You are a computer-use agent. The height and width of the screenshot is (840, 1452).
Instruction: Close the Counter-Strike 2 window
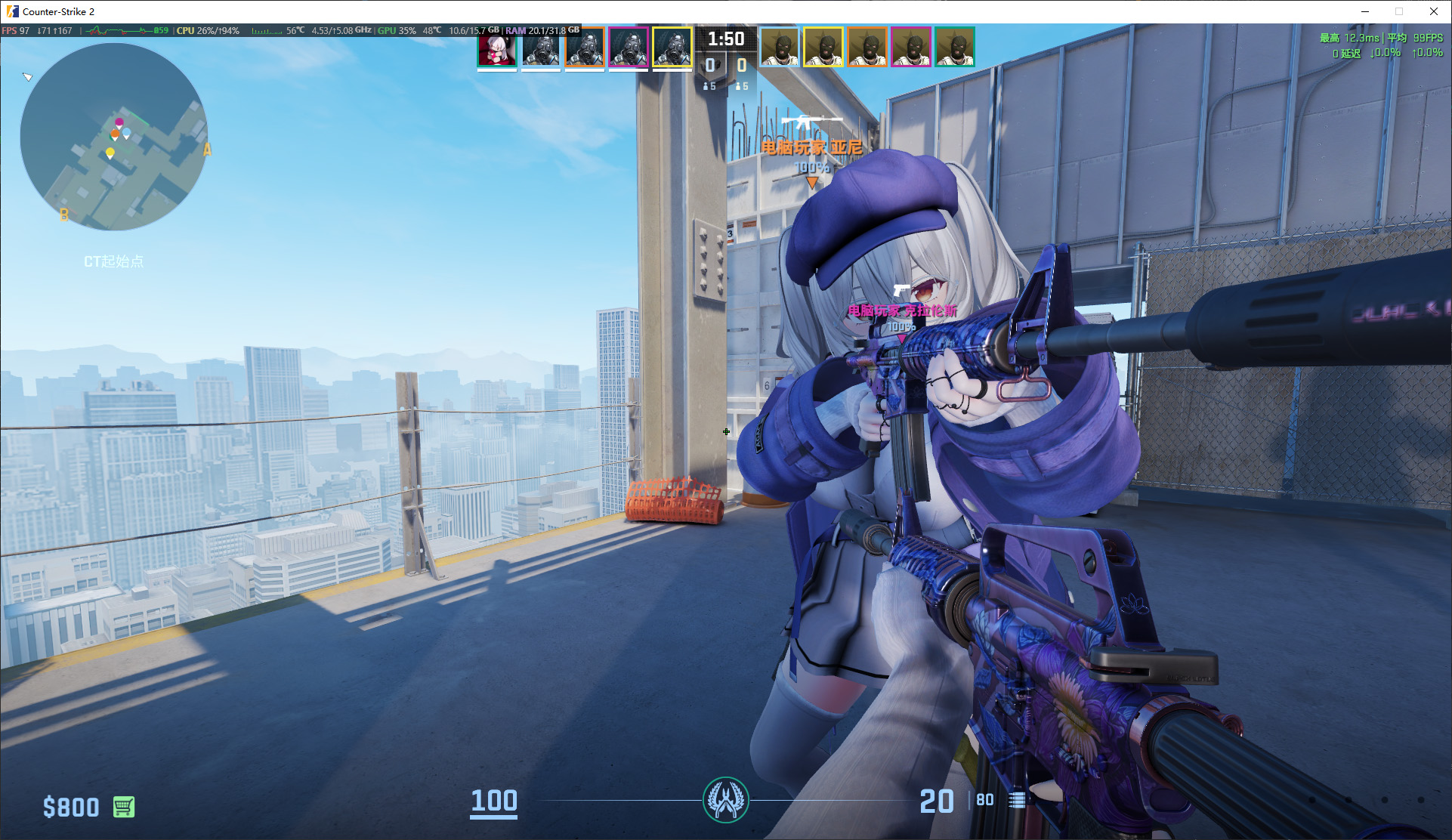tap(1434, 11)
